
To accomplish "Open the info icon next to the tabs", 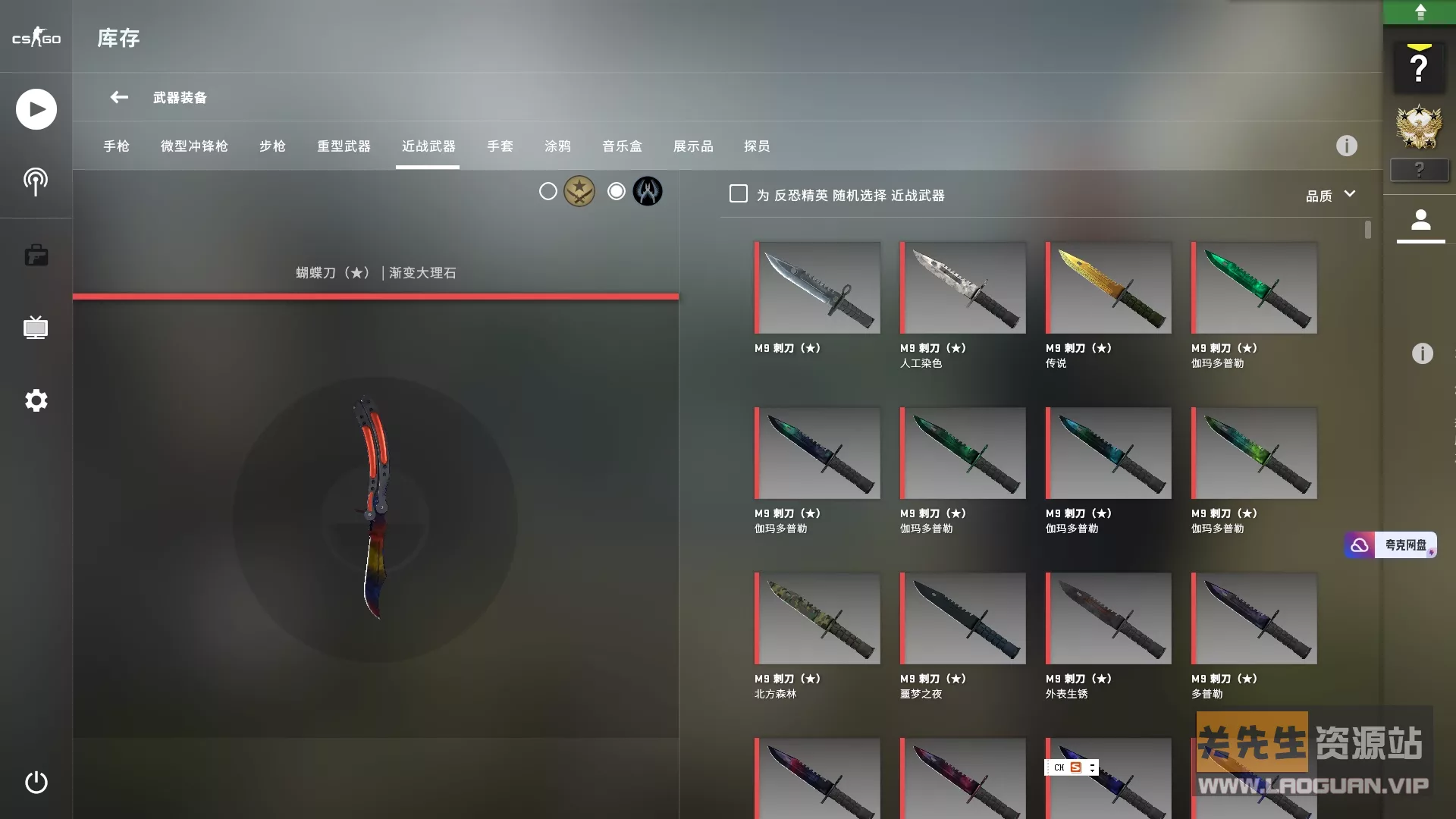I will [x=1346, y=146].
